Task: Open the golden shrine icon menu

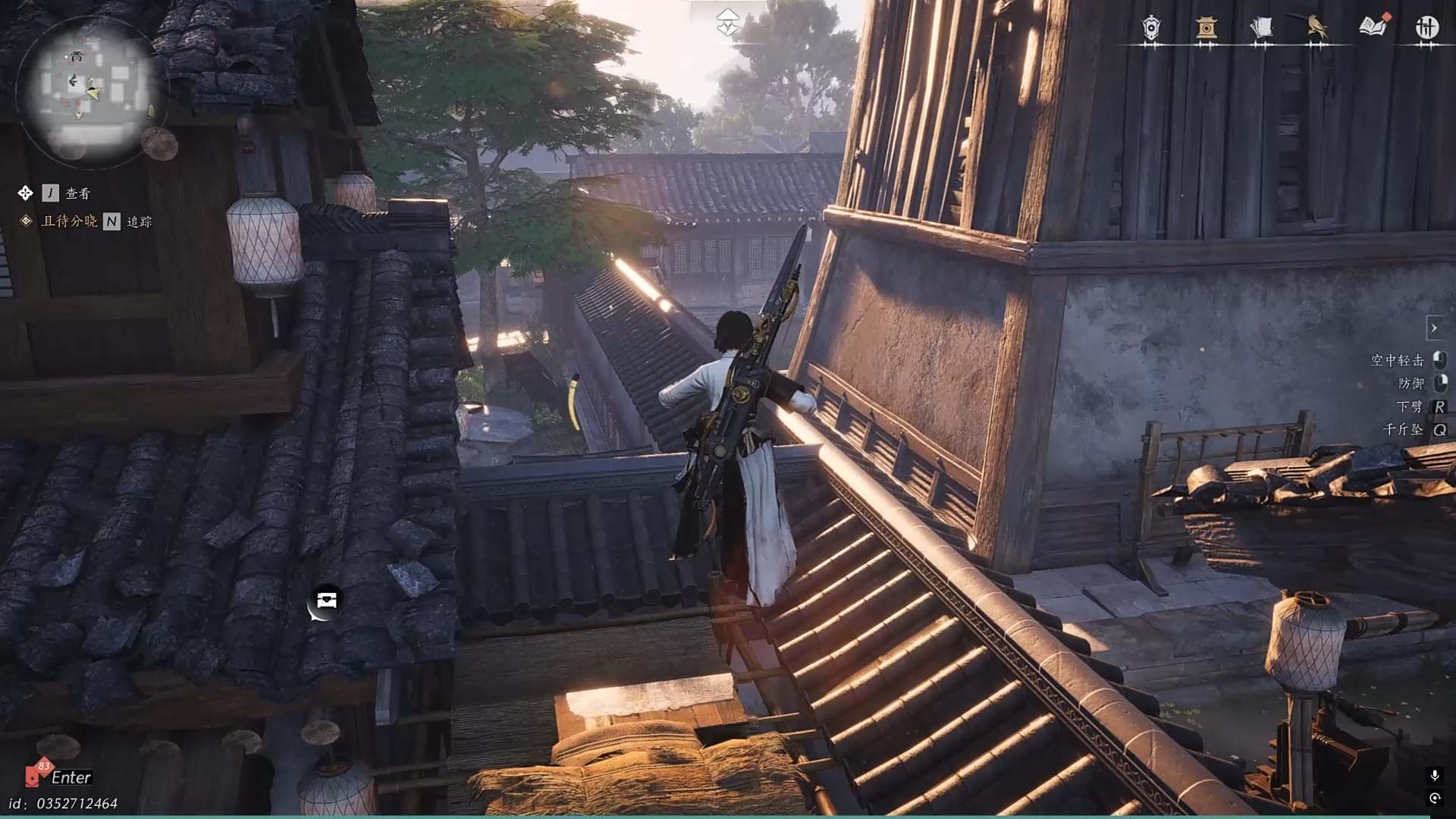Action: (1206, 28)
